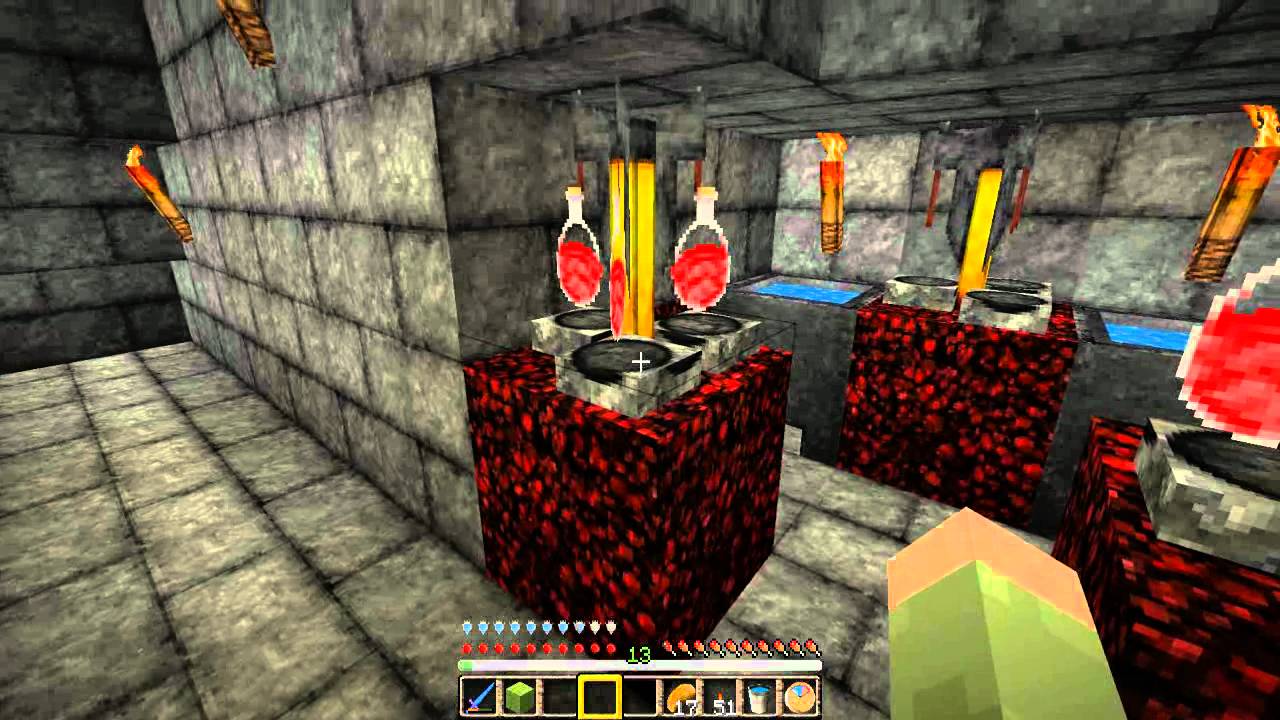Click the yellow-highlighted empty hotbar slot
Viewport: 1280px width, 720px height.
[x=600, y=696]
